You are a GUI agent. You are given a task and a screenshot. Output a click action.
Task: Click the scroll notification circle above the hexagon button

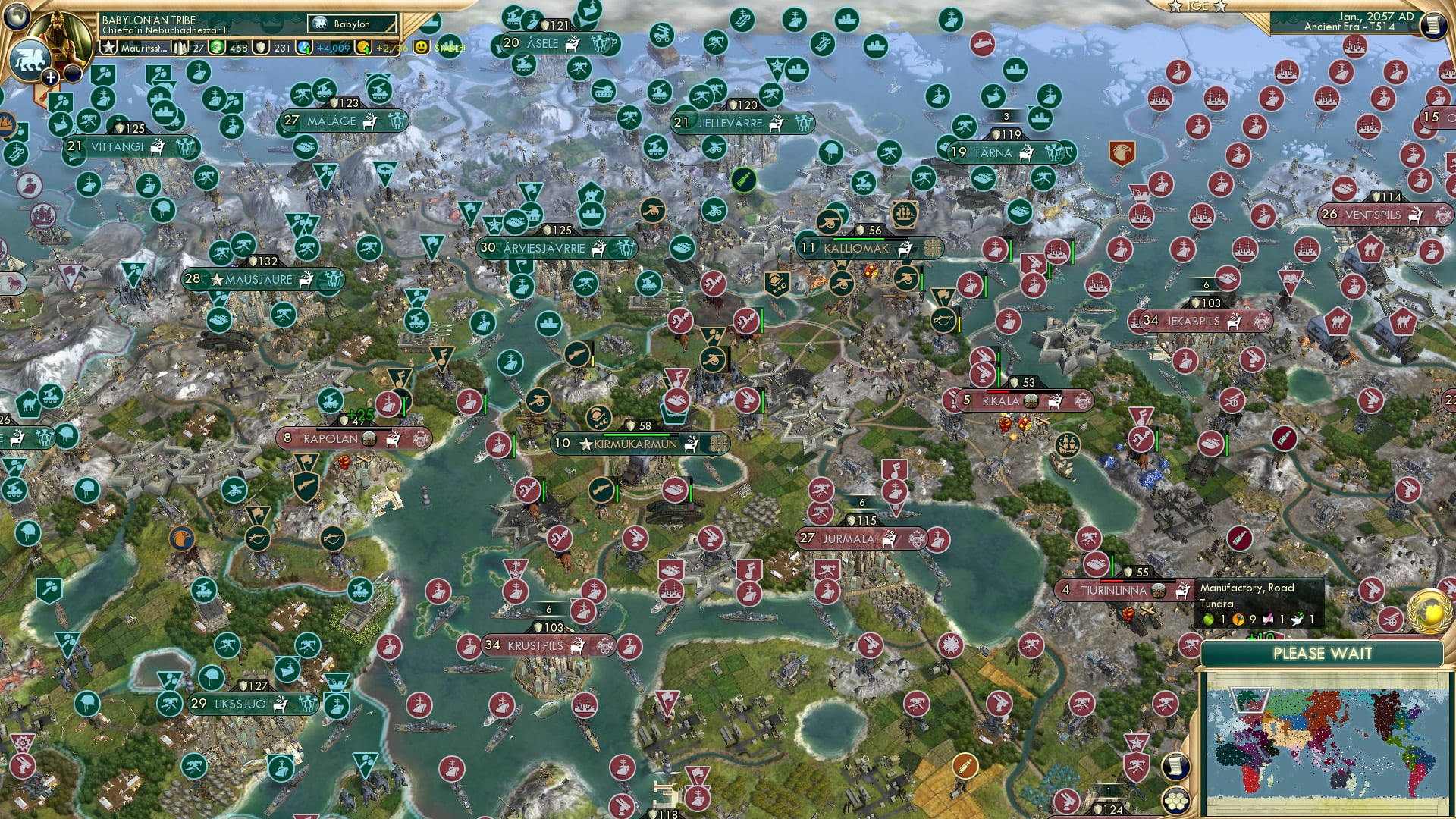(x=1175, y=765)
